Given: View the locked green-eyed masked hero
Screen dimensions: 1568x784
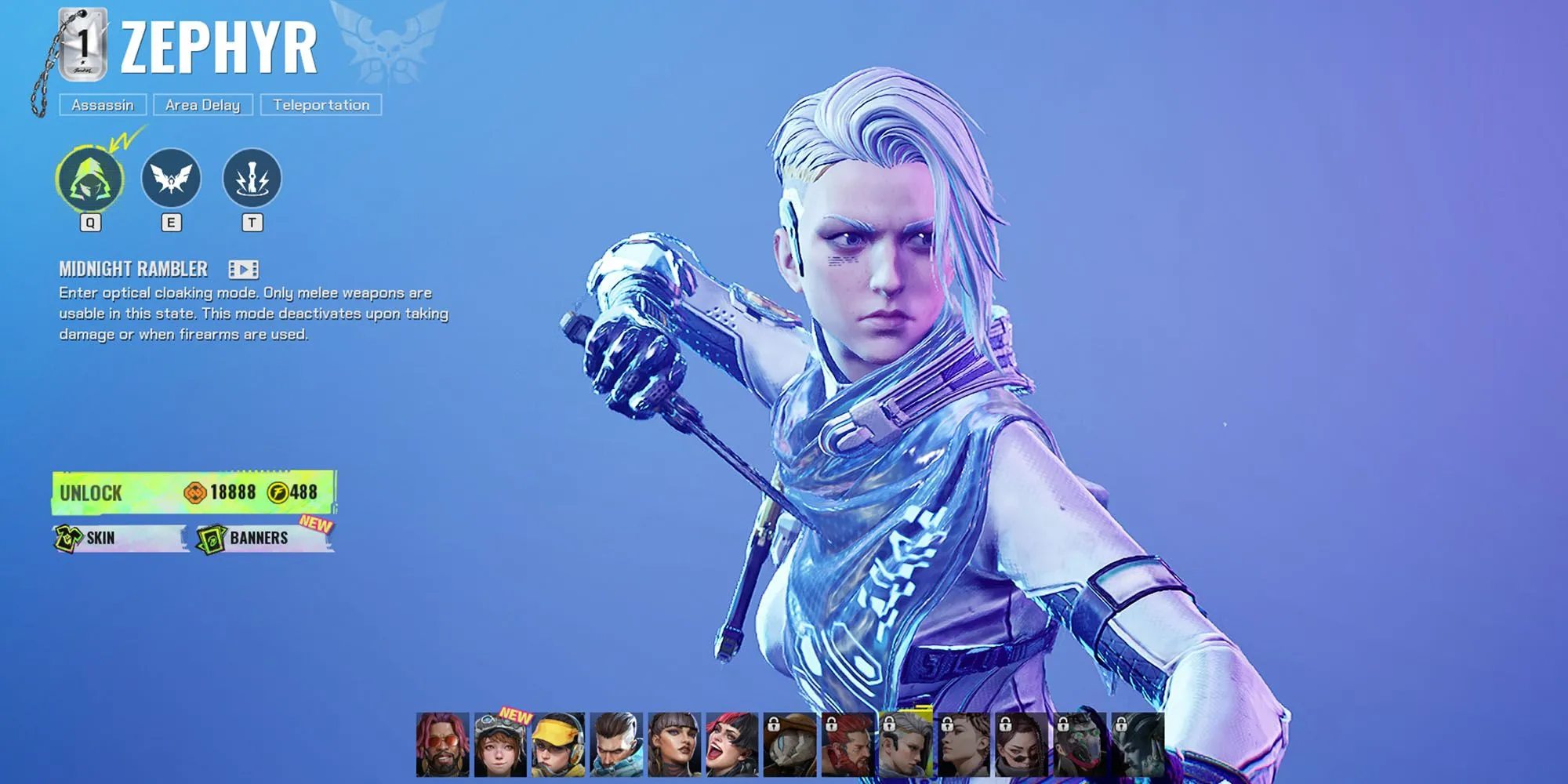Looking at the screenshot, I should (x=1080, y=744).
